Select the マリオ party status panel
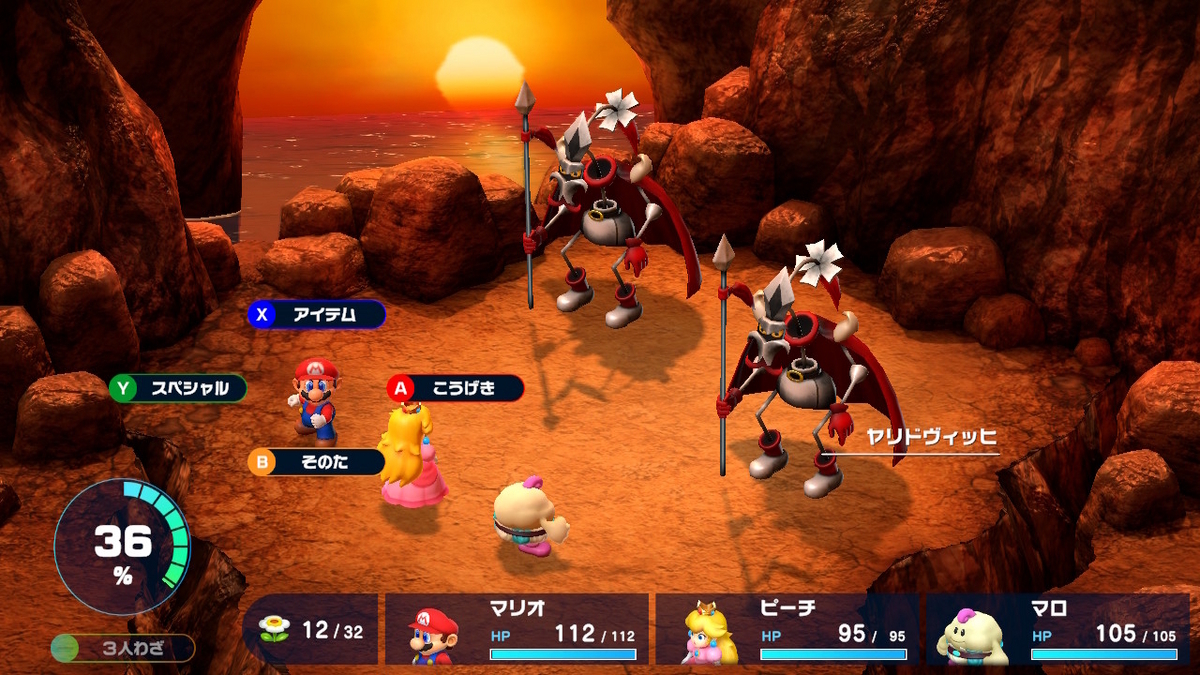The height and width of the screenshot is (675, 1200). [x=516, y=630]
